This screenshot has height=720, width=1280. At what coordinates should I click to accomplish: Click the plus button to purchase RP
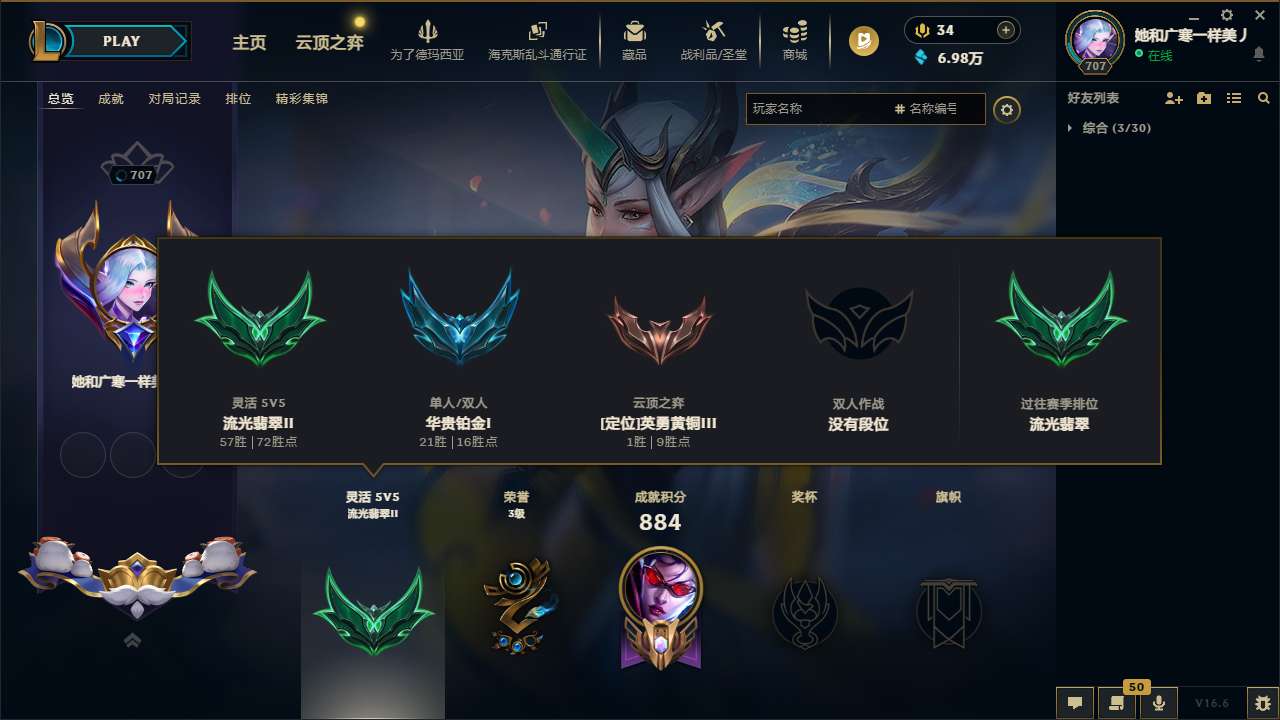tap(1004, 30)
